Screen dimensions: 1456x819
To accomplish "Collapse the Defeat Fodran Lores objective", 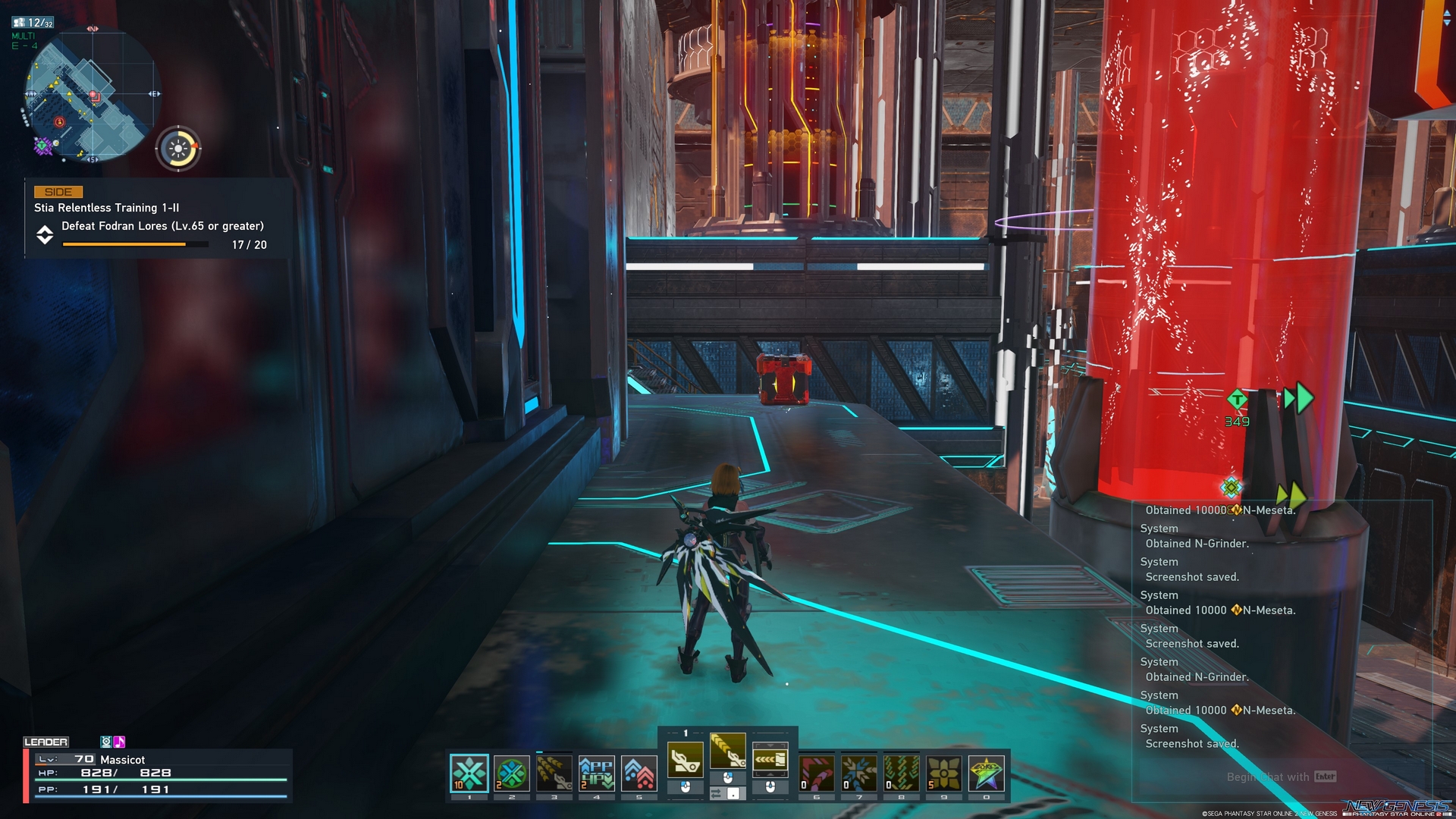I will click(x=45, y=235).
